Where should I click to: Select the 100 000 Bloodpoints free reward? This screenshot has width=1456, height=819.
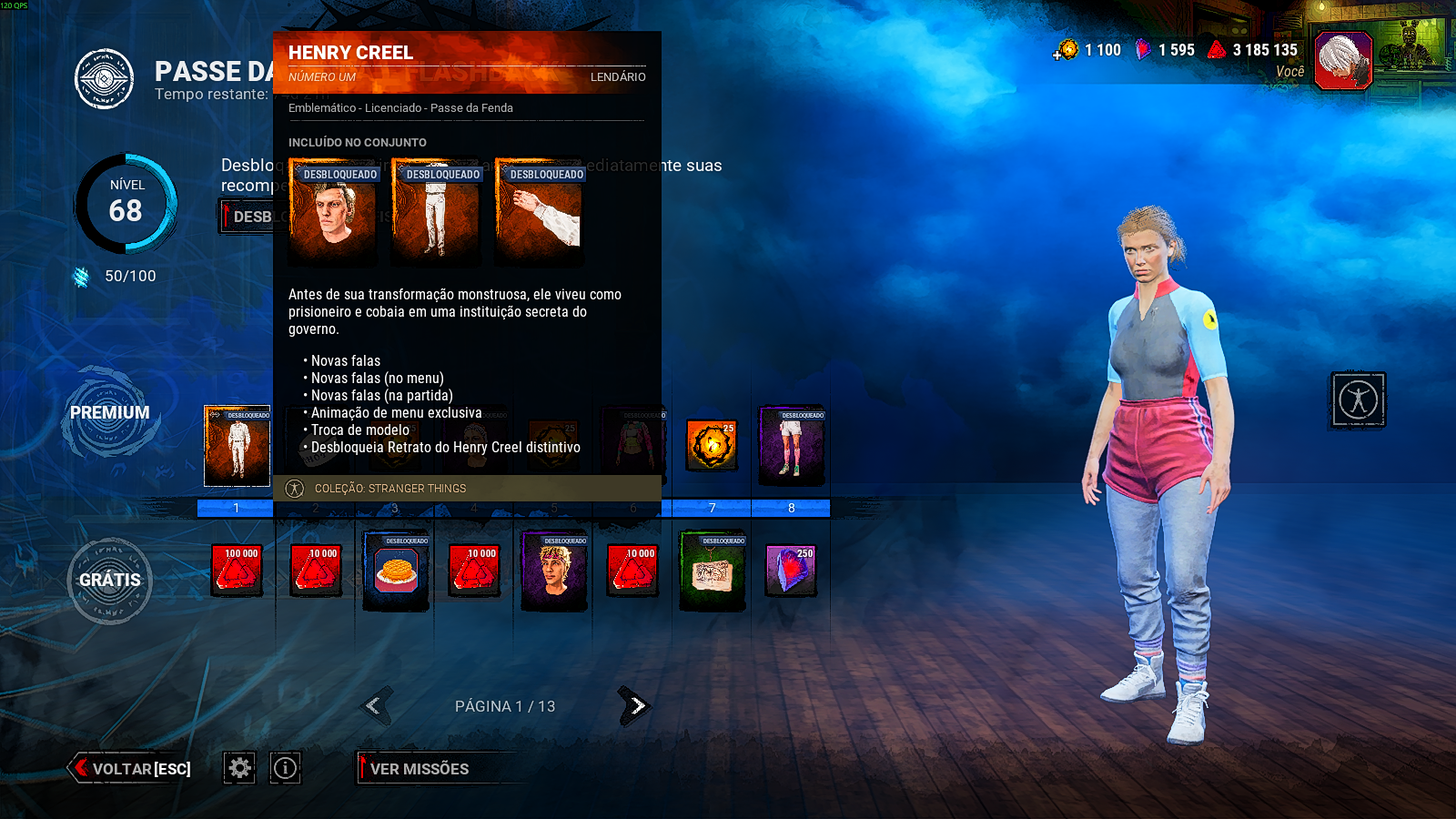(x=237, y=571)
